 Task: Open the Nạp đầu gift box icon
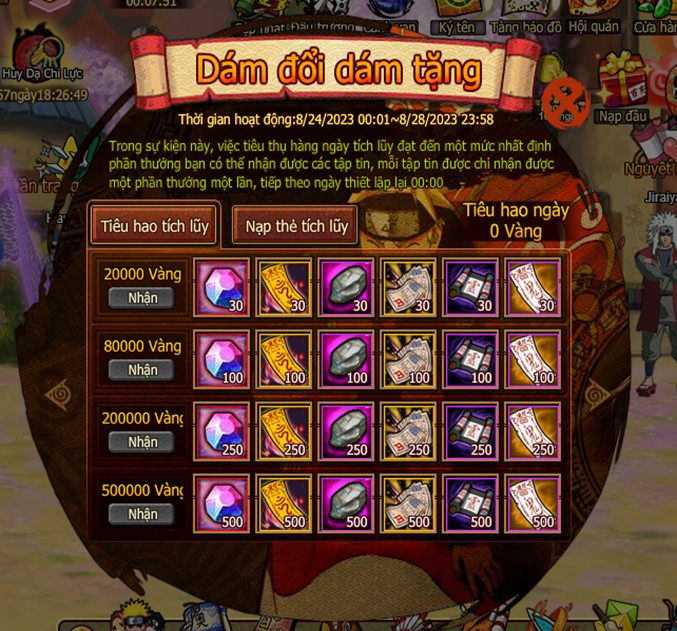click(622, 90)
